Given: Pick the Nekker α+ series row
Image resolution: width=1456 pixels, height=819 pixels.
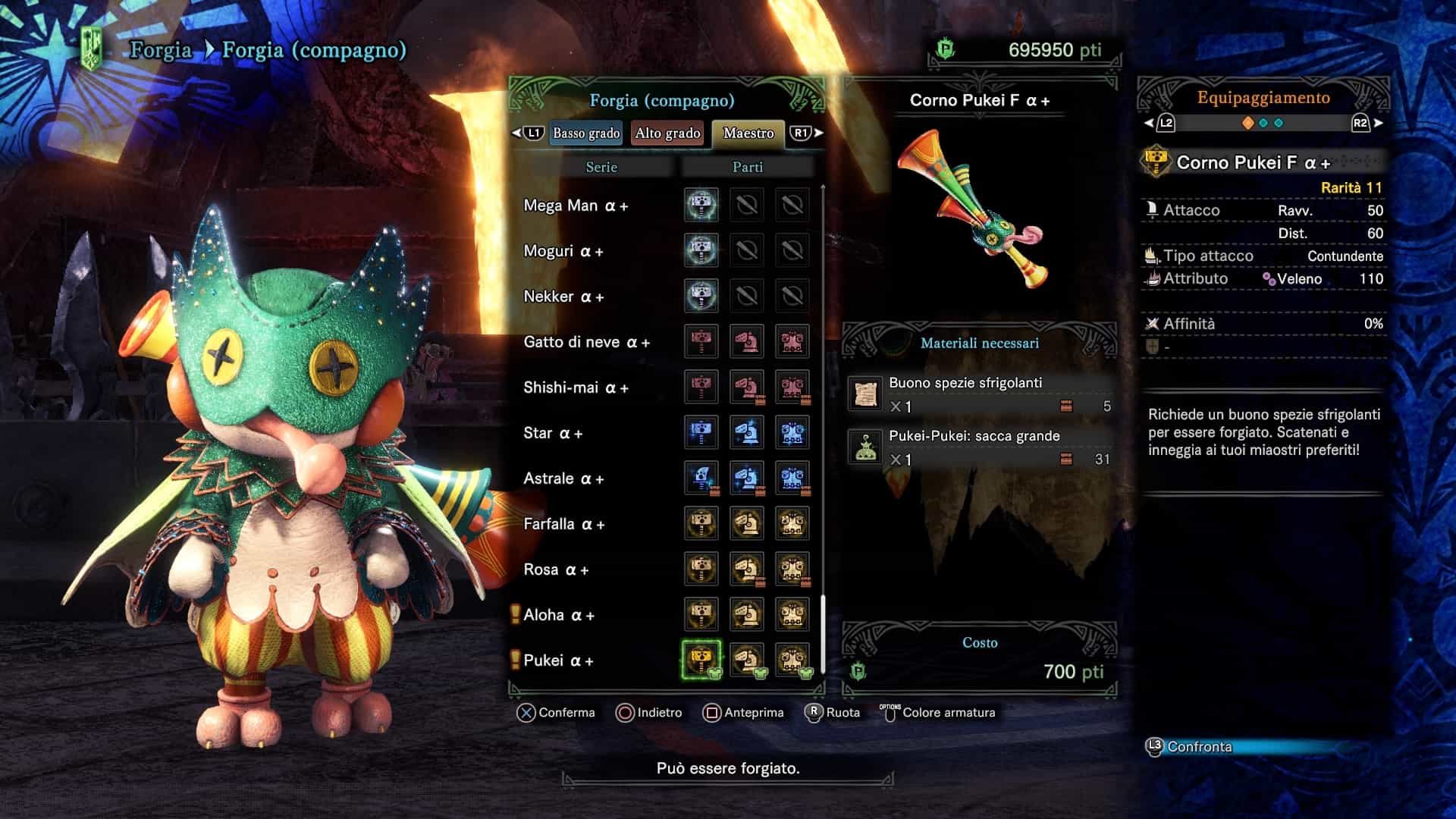Looking at the screenshot, I should click(563, 297).
